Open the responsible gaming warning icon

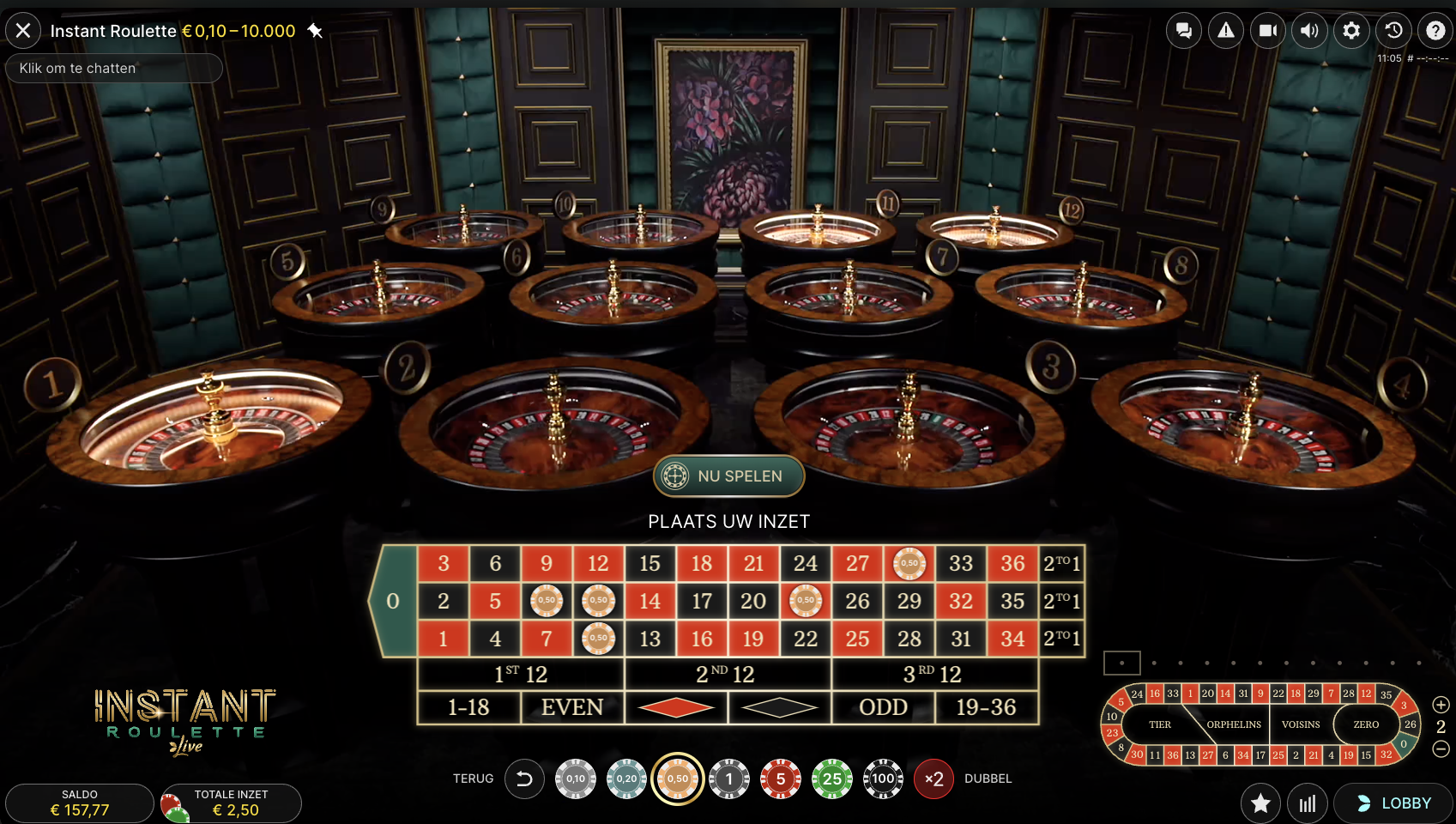1225,30
